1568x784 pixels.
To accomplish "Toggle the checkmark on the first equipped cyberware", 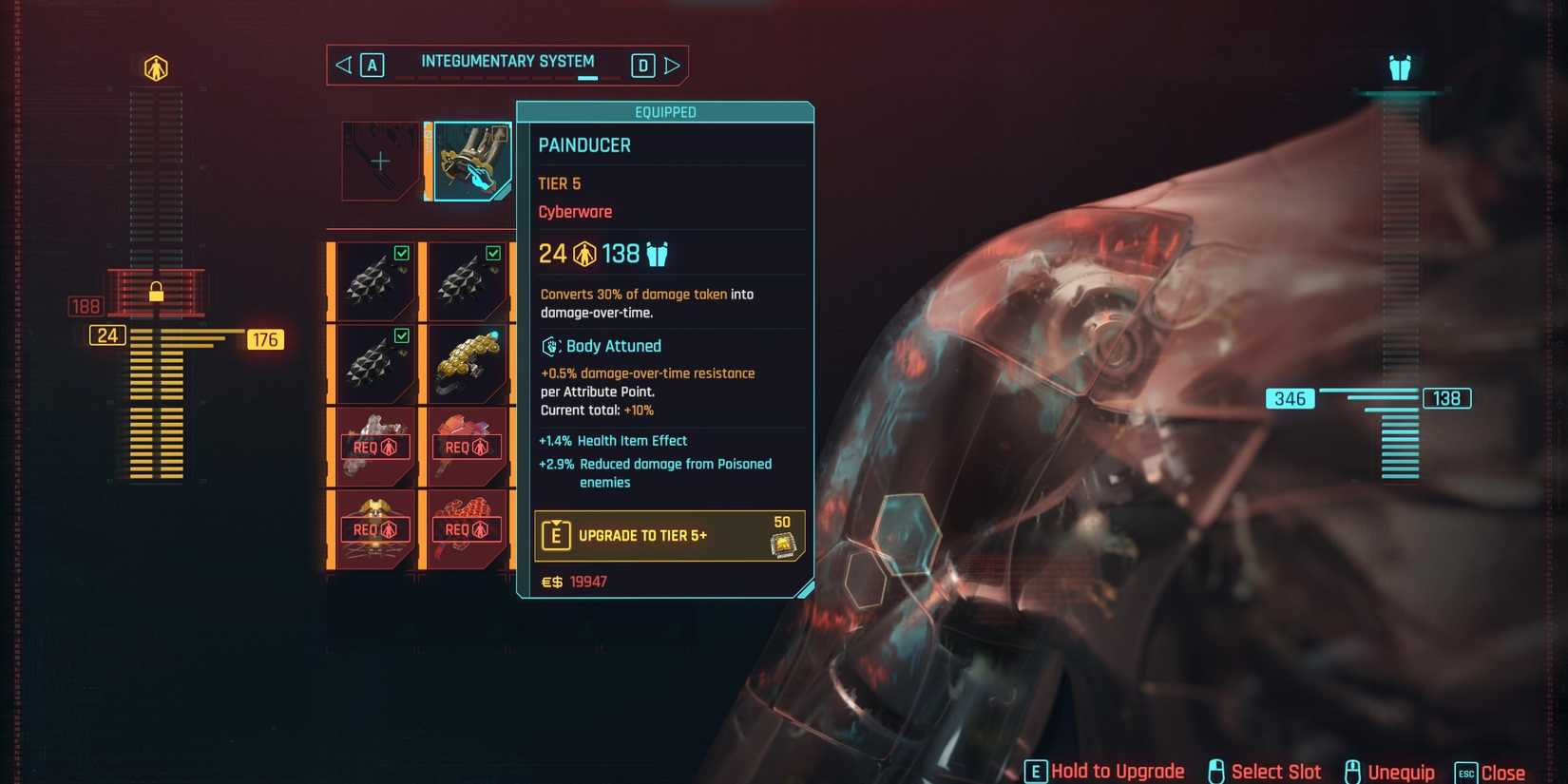I will click(x=401, y=253).
